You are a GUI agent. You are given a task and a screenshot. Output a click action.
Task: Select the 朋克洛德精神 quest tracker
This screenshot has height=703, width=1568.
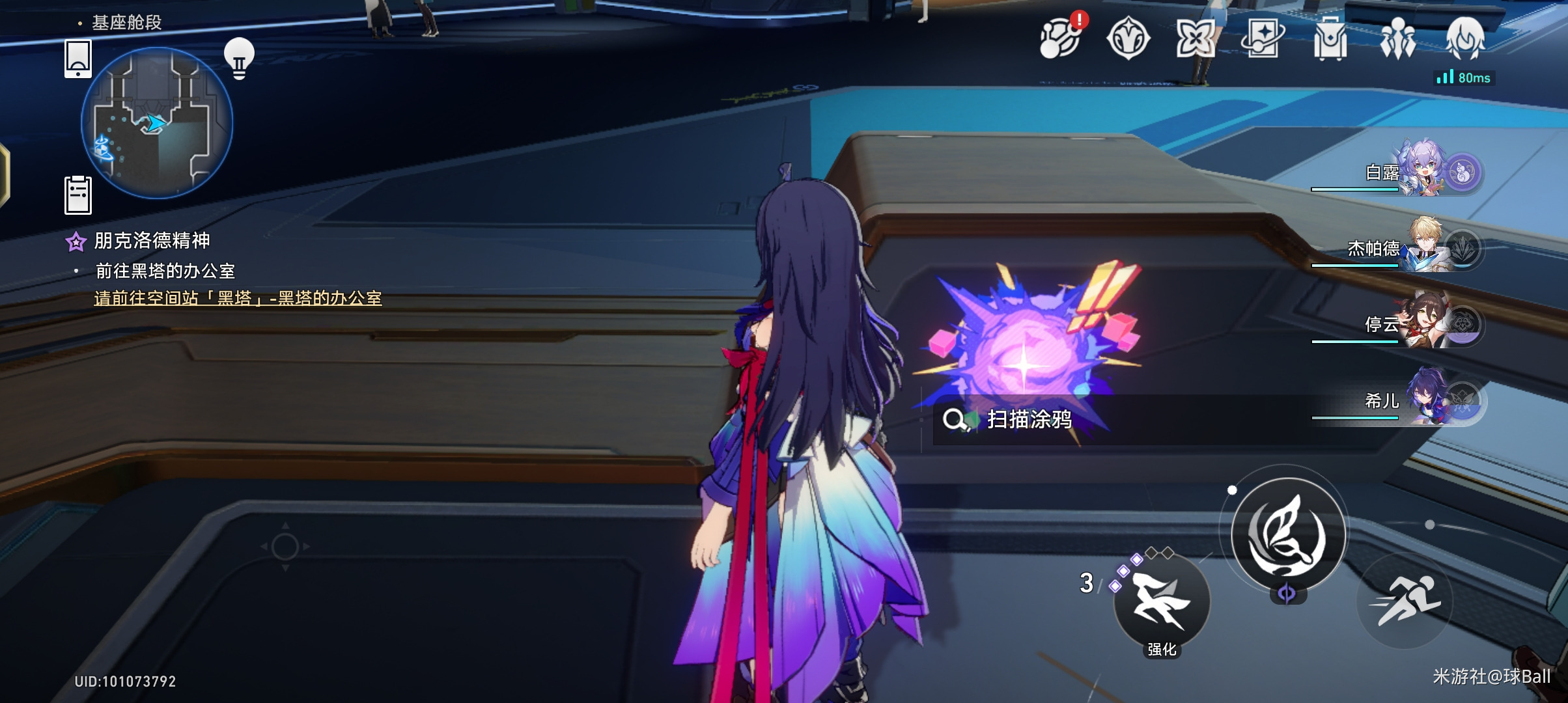click(x=151, y=241)
